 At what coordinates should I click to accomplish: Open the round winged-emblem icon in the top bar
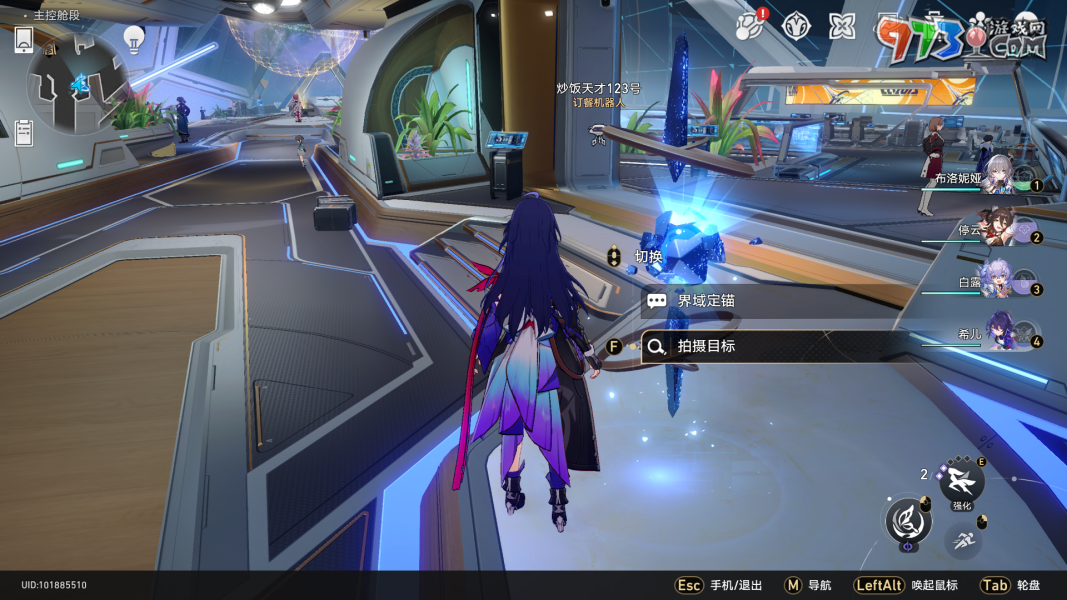pos(795,25)
